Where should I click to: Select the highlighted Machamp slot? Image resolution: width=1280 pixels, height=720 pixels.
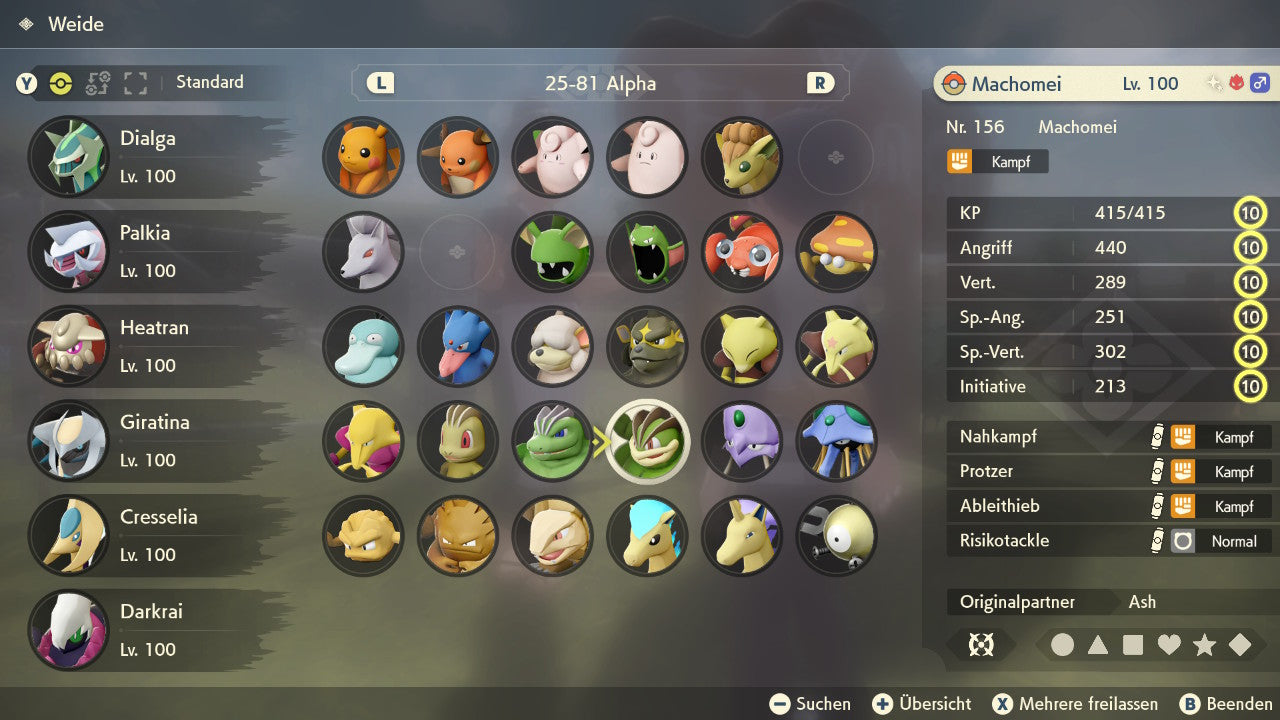[648, 441]
